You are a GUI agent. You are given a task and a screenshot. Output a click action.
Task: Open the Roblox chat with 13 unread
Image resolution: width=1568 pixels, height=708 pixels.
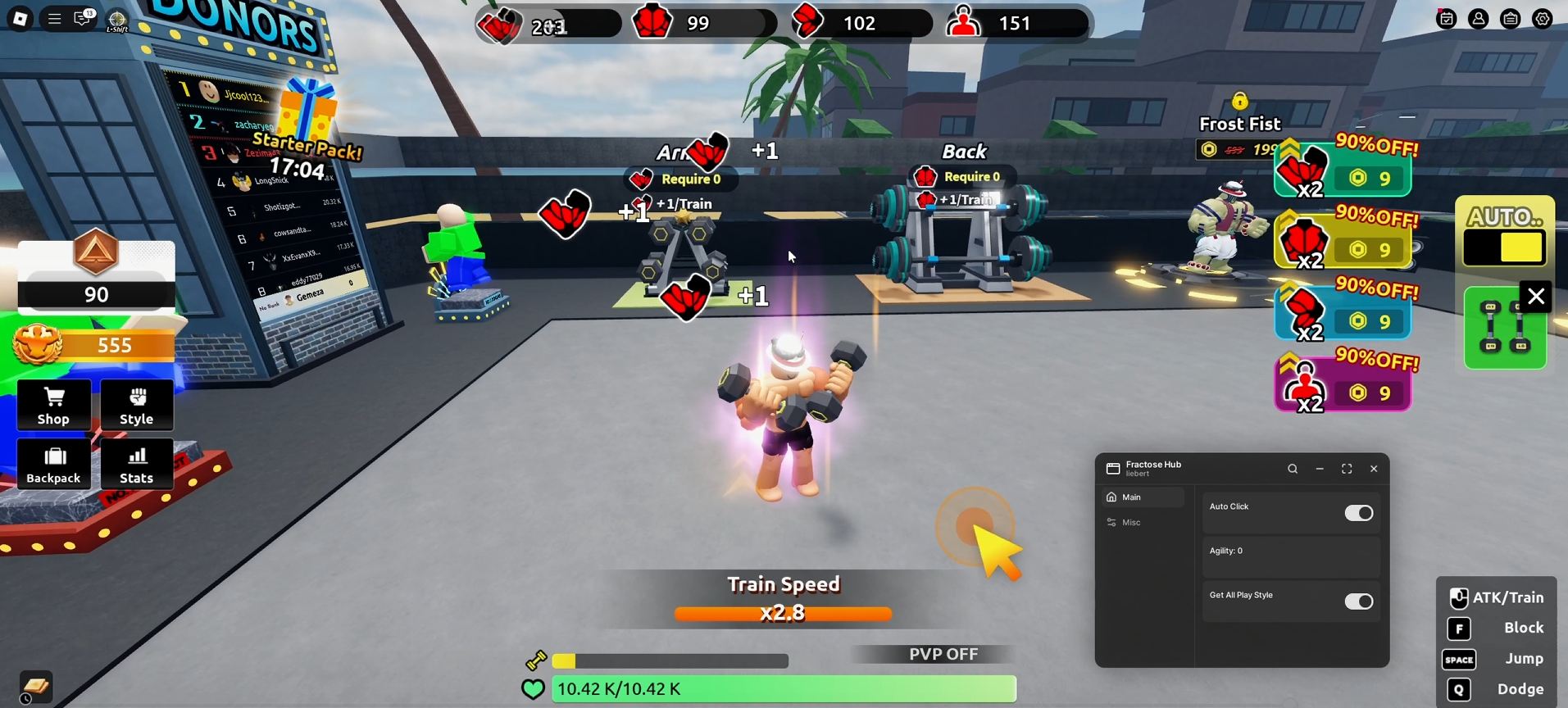84,18
